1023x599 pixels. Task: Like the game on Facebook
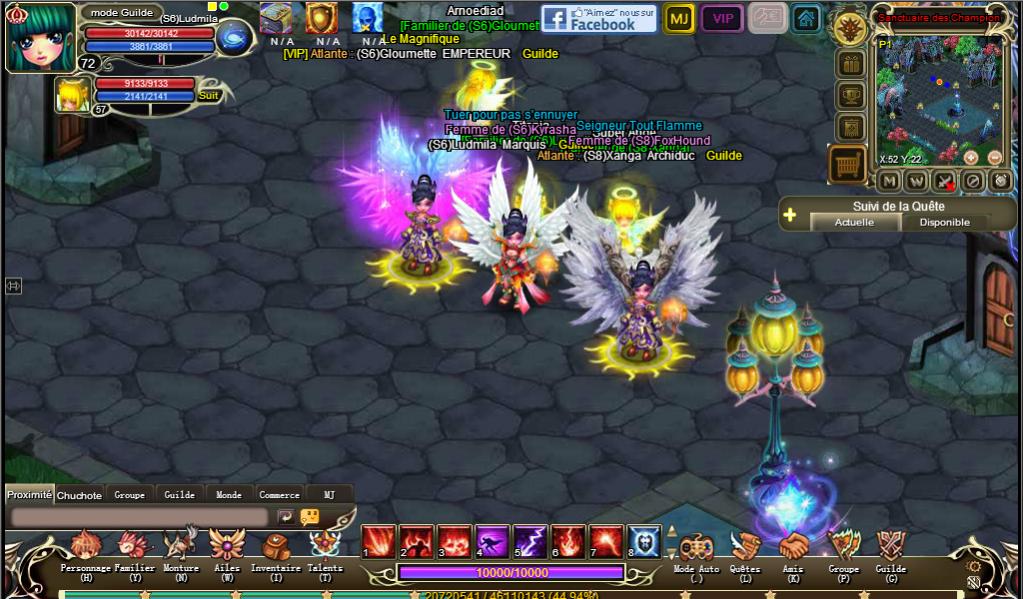point(599,19)
